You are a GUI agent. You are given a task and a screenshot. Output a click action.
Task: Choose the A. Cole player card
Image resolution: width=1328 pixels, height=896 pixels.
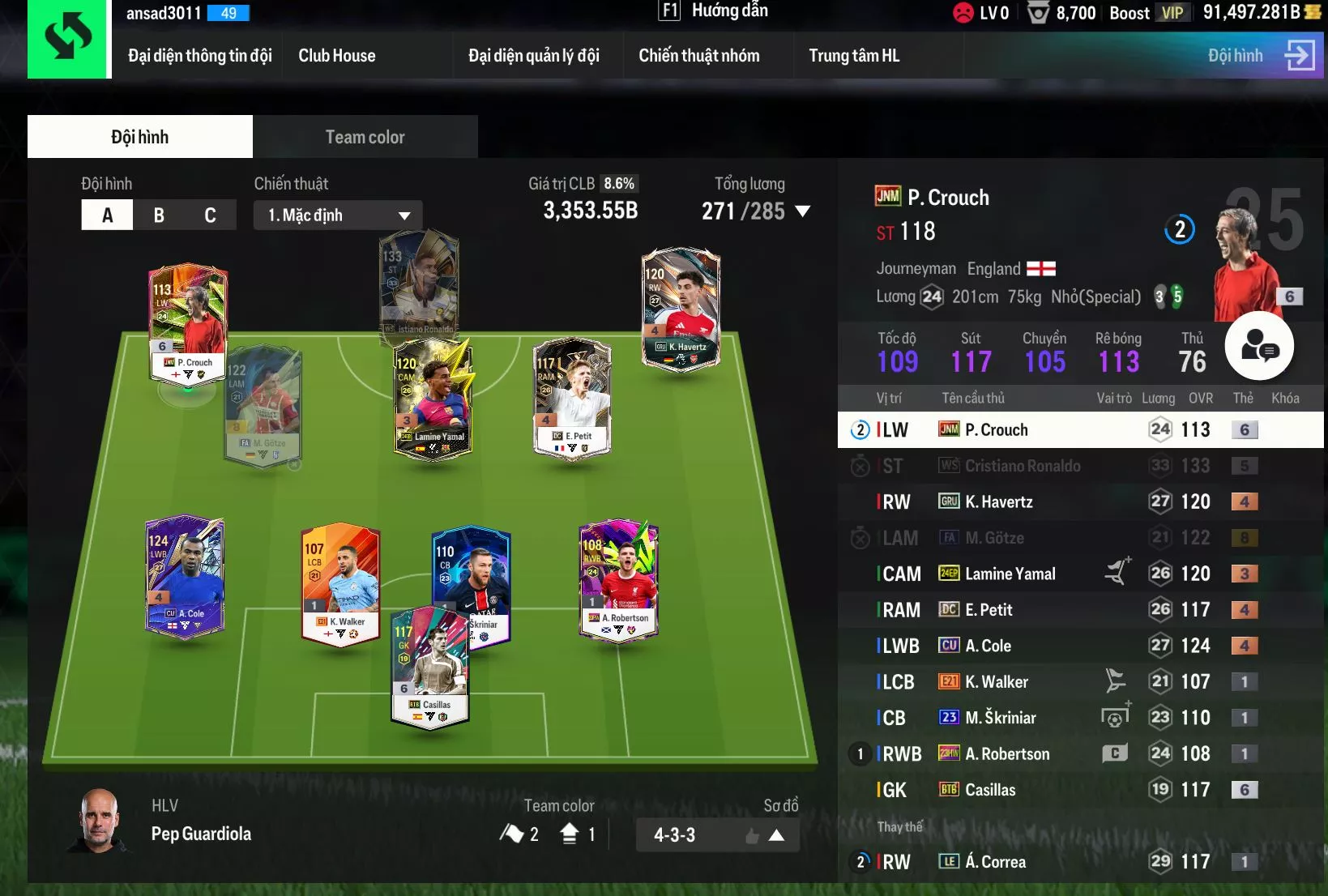point(185,575)
